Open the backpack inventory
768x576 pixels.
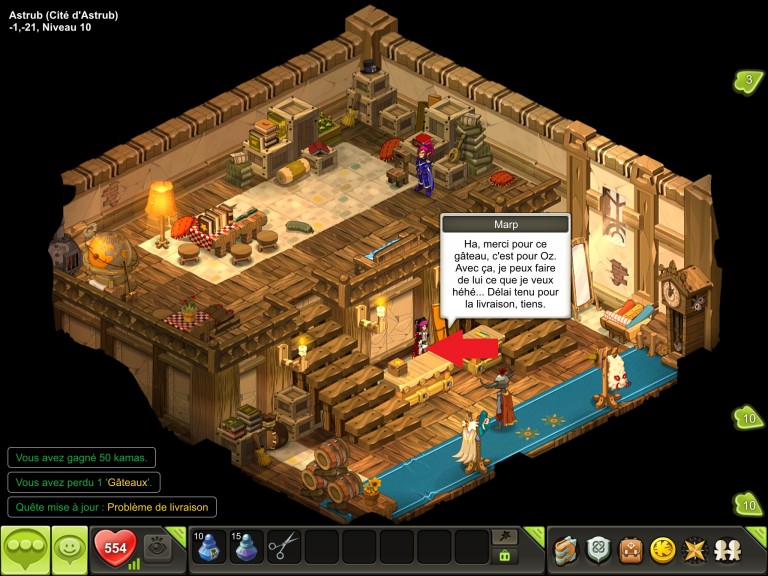point(630,549)
